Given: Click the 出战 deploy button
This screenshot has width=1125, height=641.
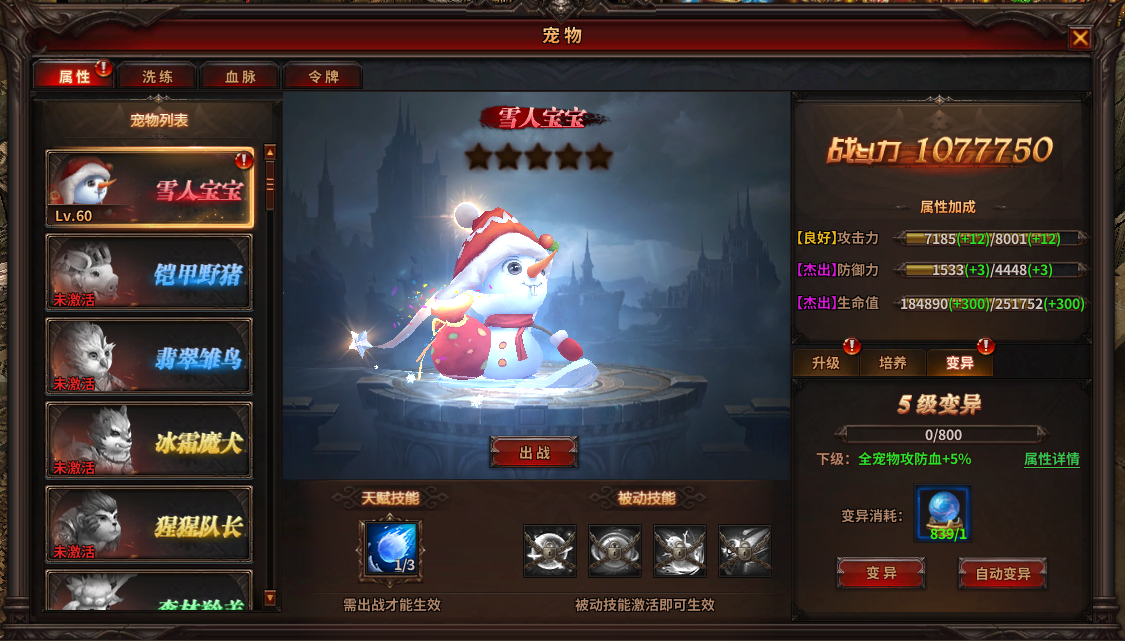Looking at the screenshot, I should pyautogui.click(x=534, y=452).
